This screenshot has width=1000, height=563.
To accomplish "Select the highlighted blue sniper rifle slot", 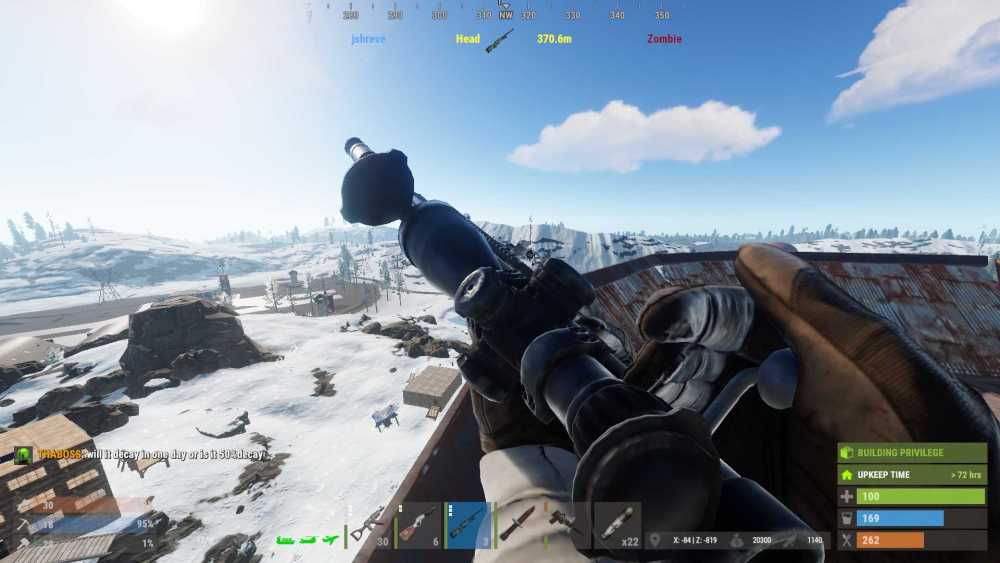I will point(467,525).
